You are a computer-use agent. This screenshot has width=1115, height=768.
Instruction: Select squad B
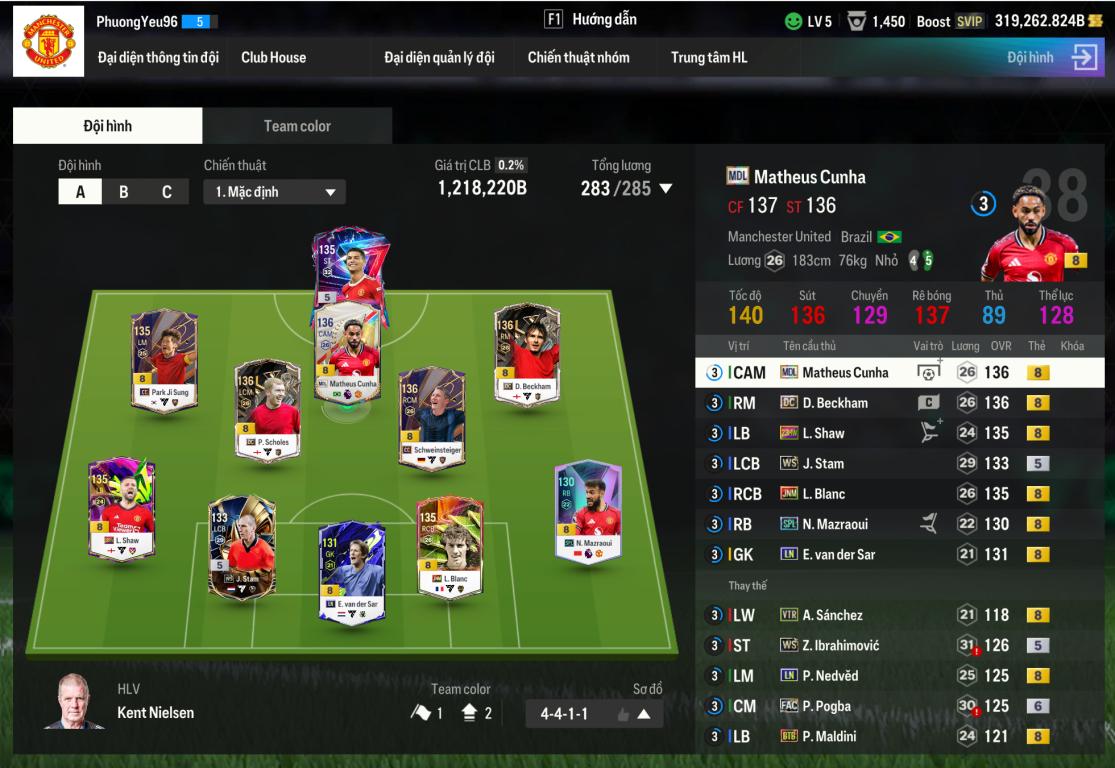coord(124,192)
